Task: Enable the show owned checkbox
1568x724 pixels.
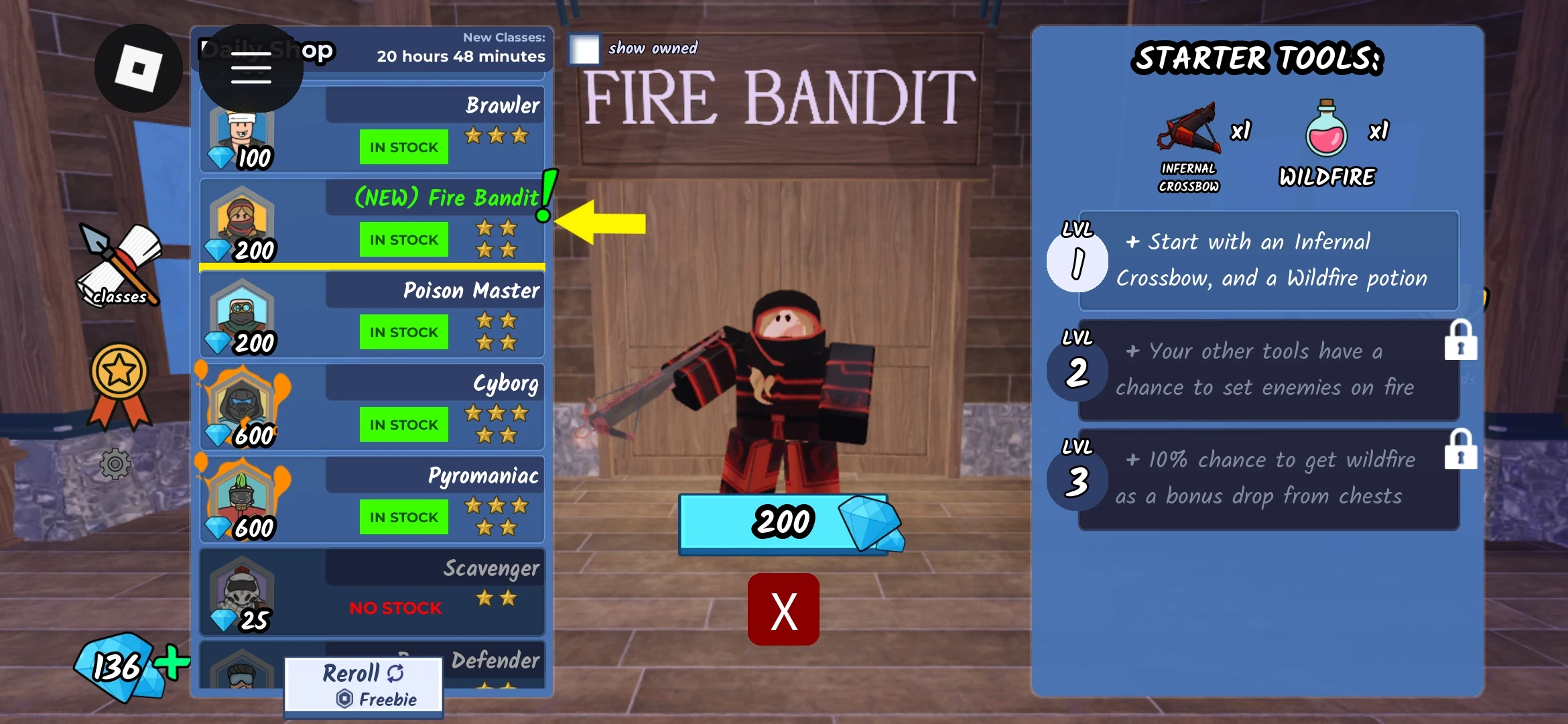Action: [x=584, y=49]
